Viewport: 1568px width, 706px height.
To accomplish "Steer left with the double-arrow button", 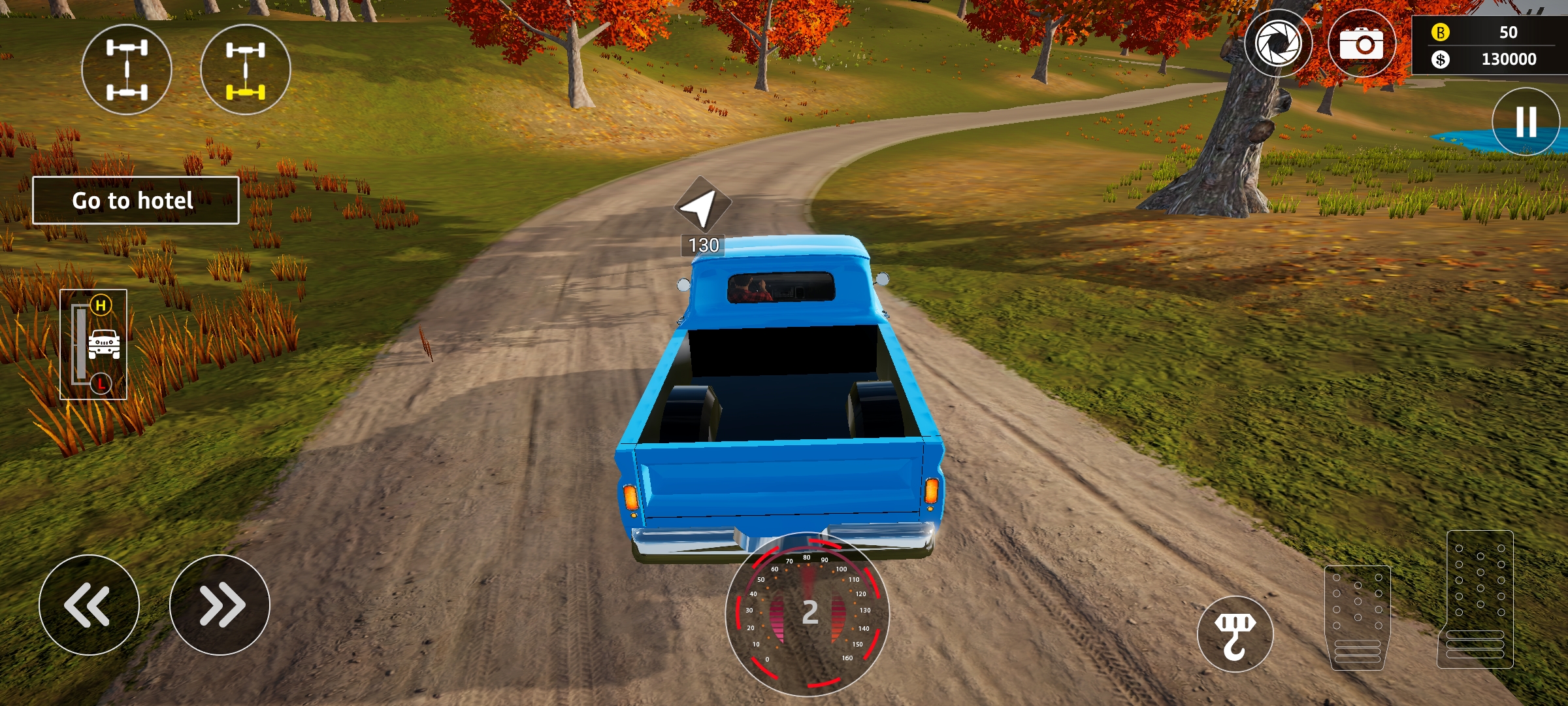I will pyautogui.click(x=89, y=605).
